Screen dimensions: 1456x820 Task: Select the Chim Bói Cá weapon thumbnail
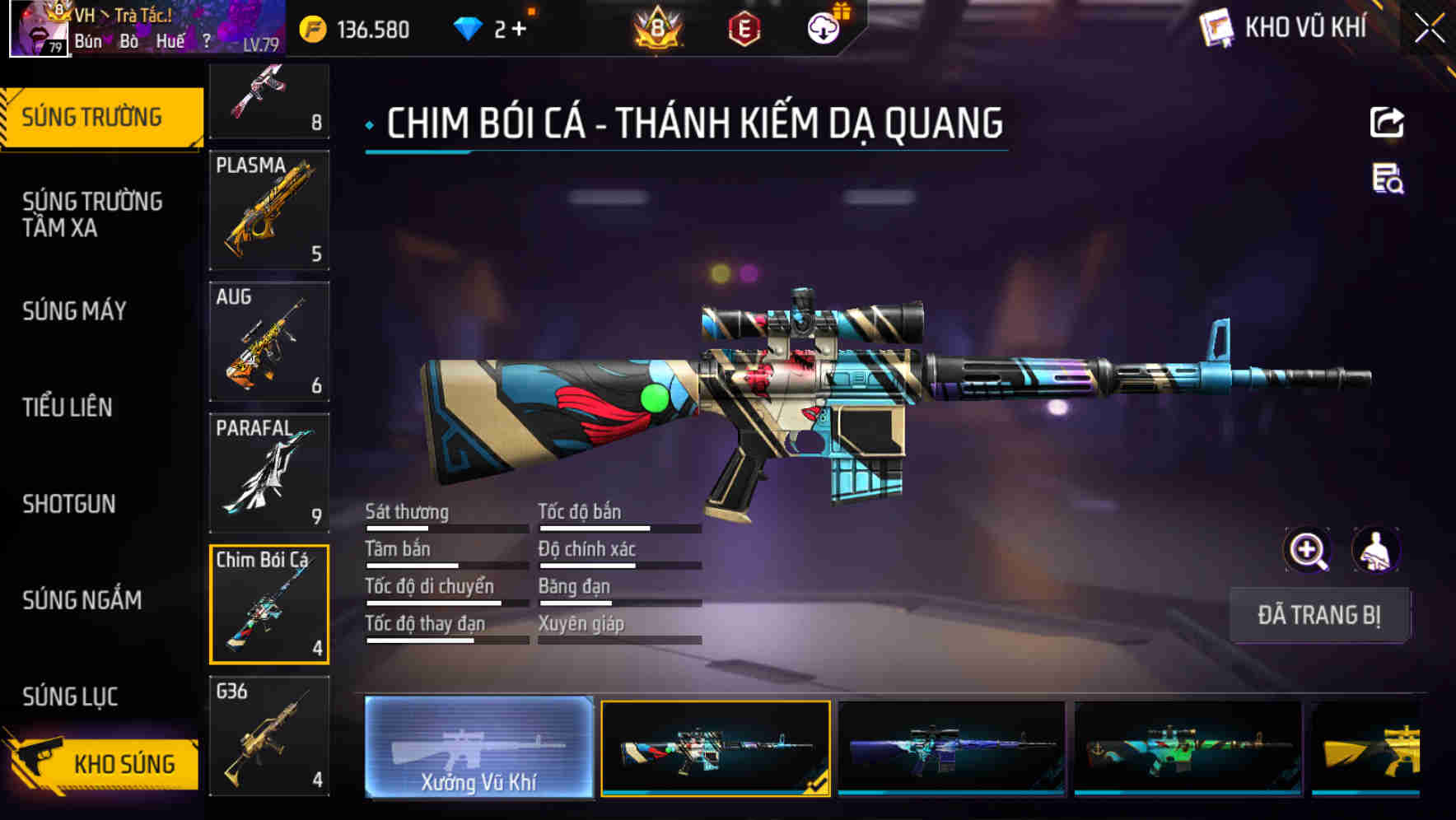pyautogui.click(x=269, y=603)
